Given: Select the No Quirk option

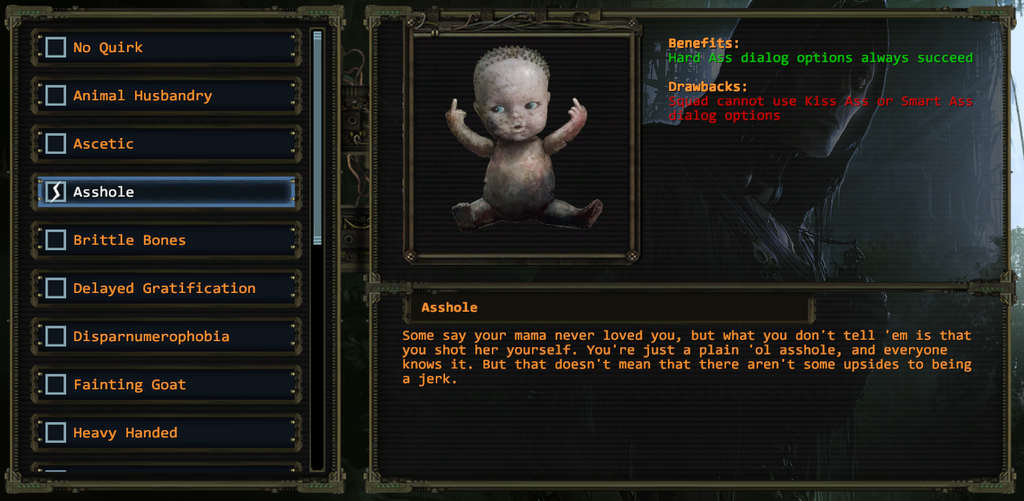Looking at the screenshot, I should 56,47.
